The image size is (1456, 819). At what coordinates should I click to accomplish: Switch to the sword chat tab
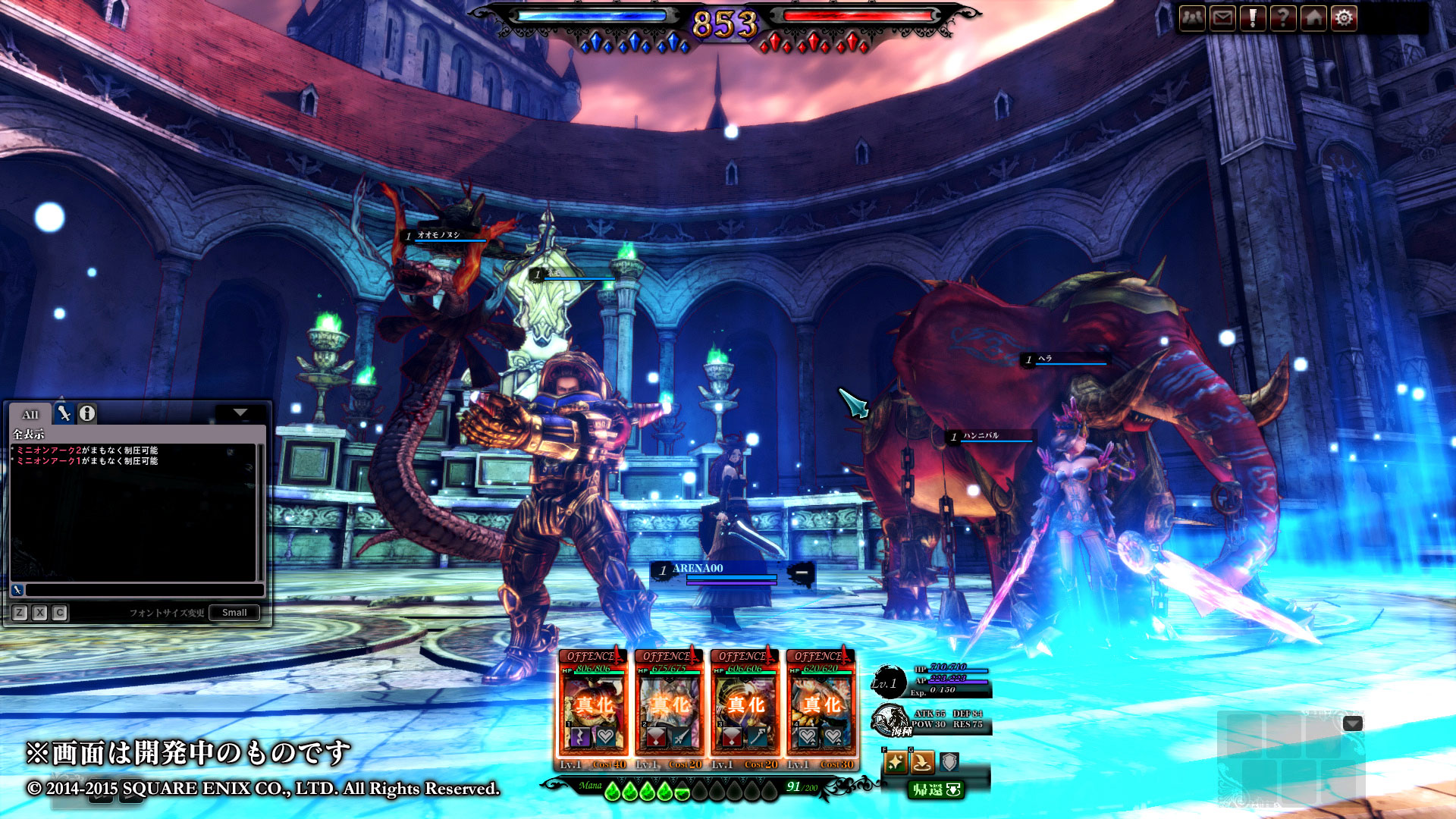click(x=64, y=413)
